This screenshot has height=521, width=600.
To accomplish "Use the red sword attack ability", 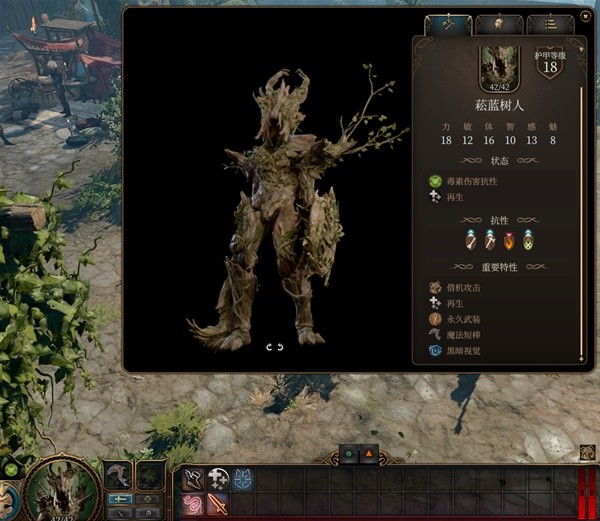I will coord(216,505).
